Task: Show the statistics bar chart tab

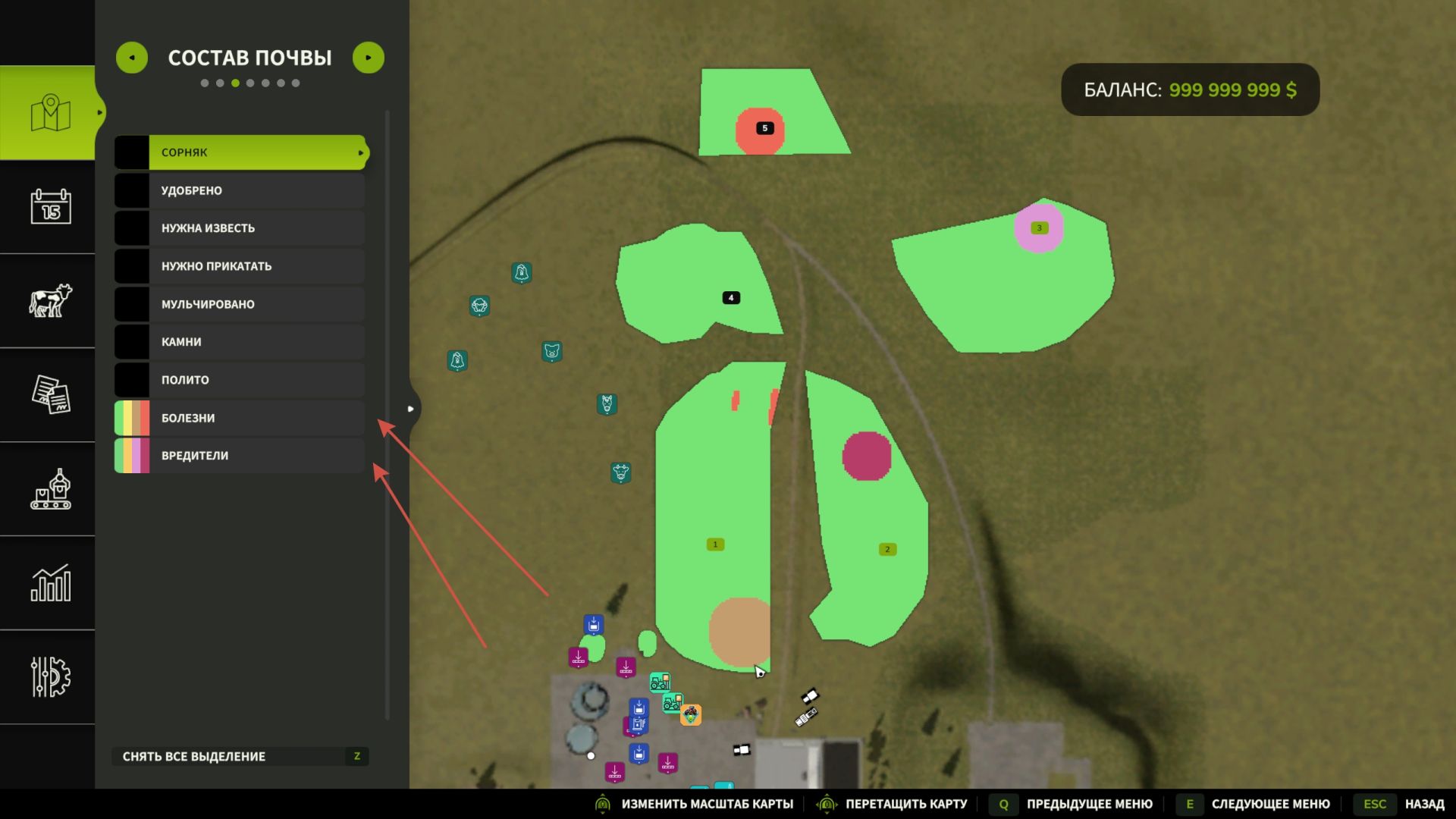Action: 50,583
